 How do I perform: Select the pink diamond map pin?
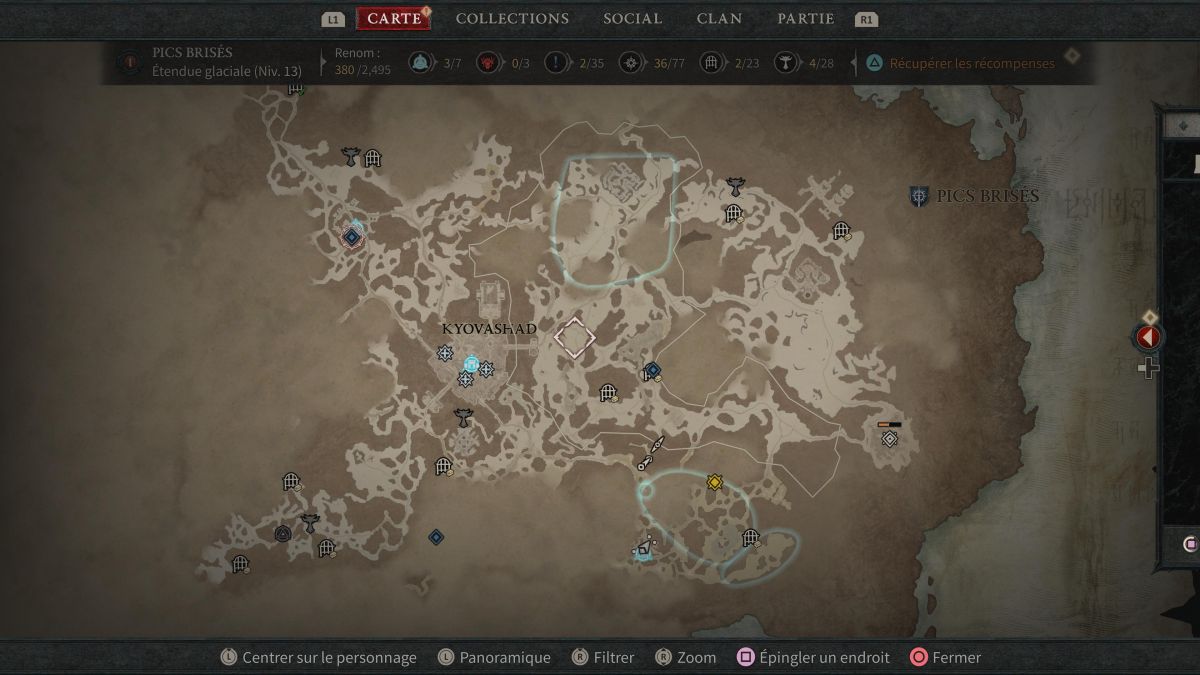574,338
